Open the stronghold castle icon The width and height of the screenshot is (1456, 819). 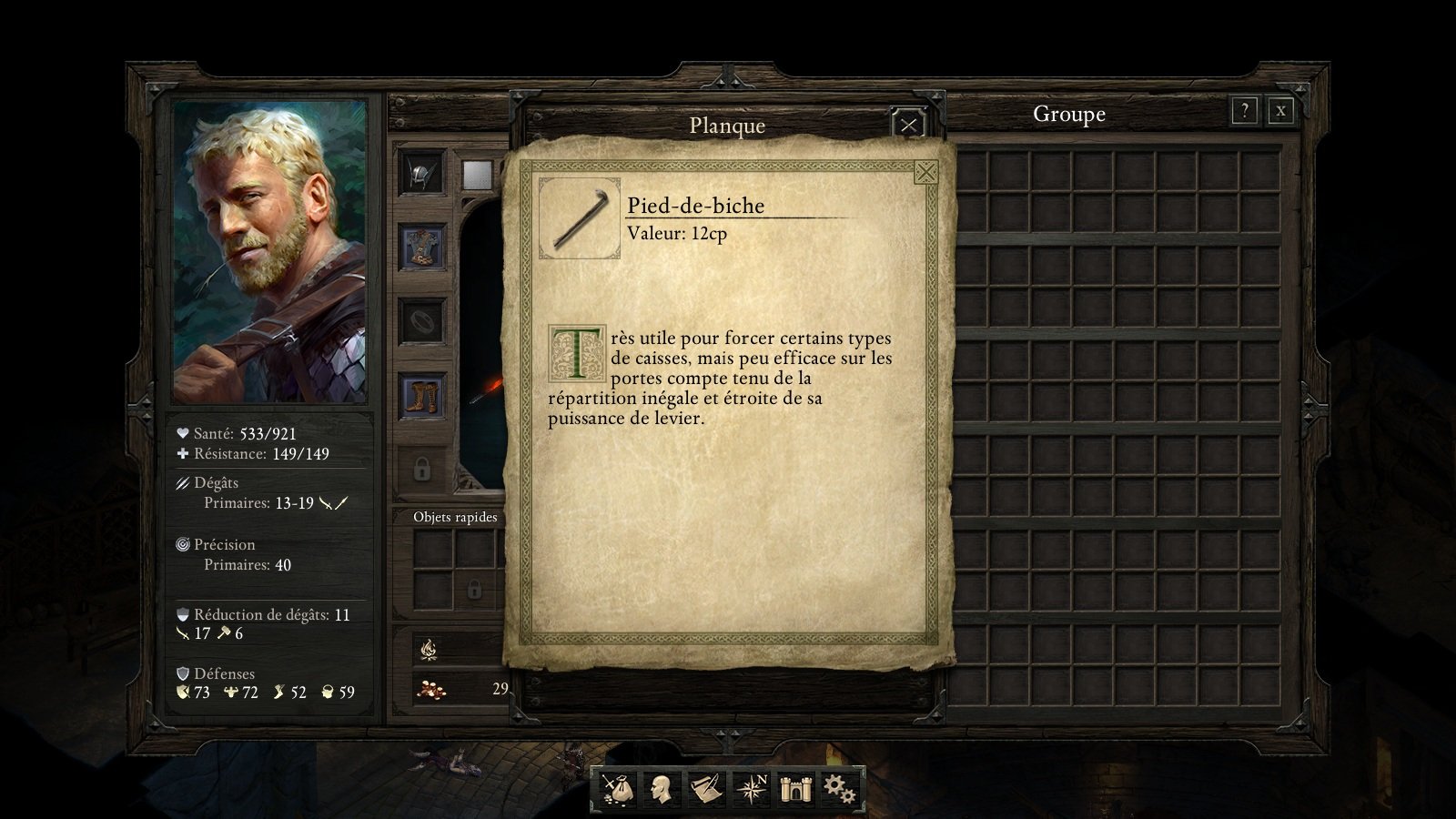point(795,788)
